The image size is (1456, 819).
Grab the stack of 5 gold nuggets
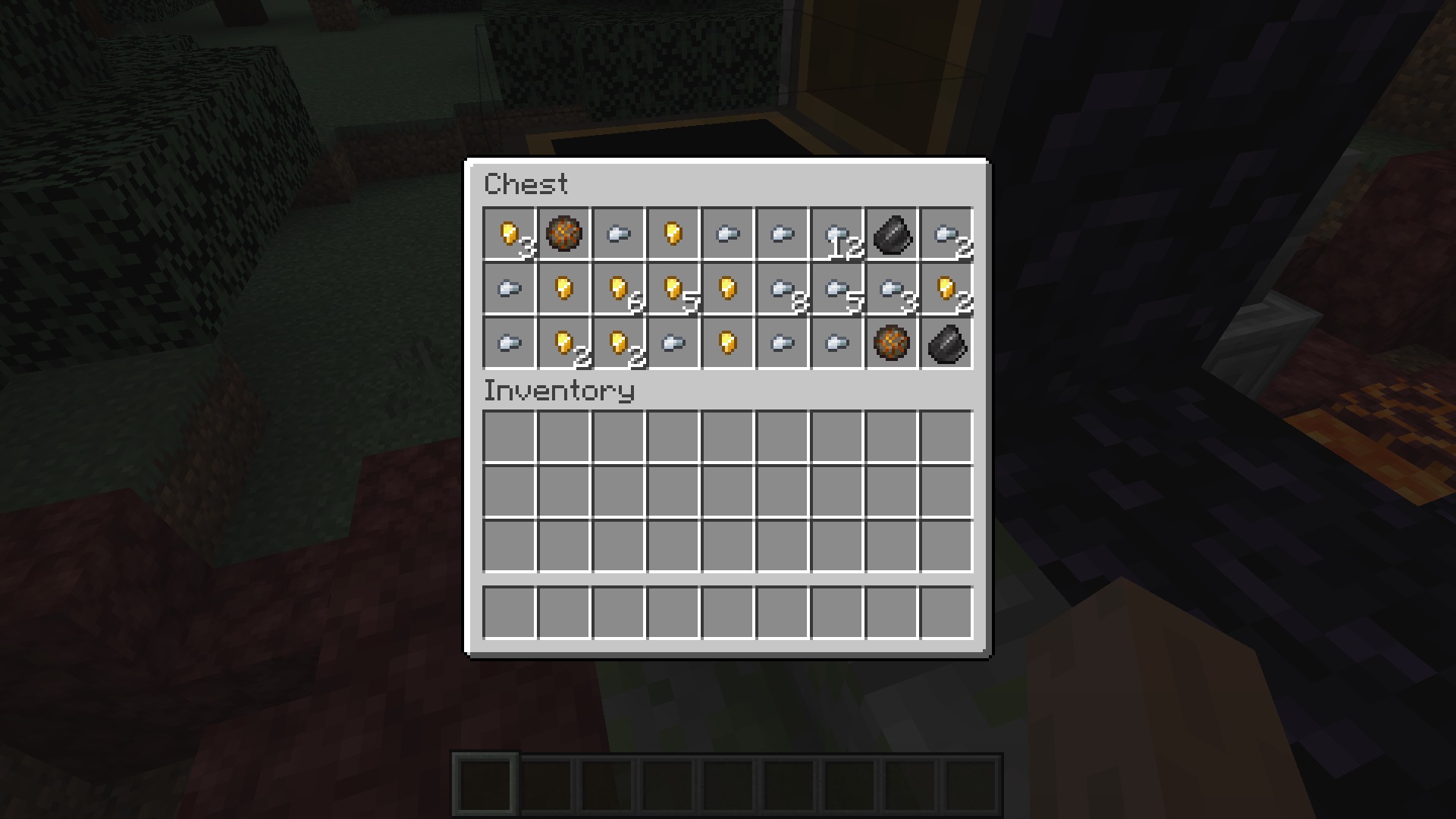pyautogui.click(x=673, y=289)
